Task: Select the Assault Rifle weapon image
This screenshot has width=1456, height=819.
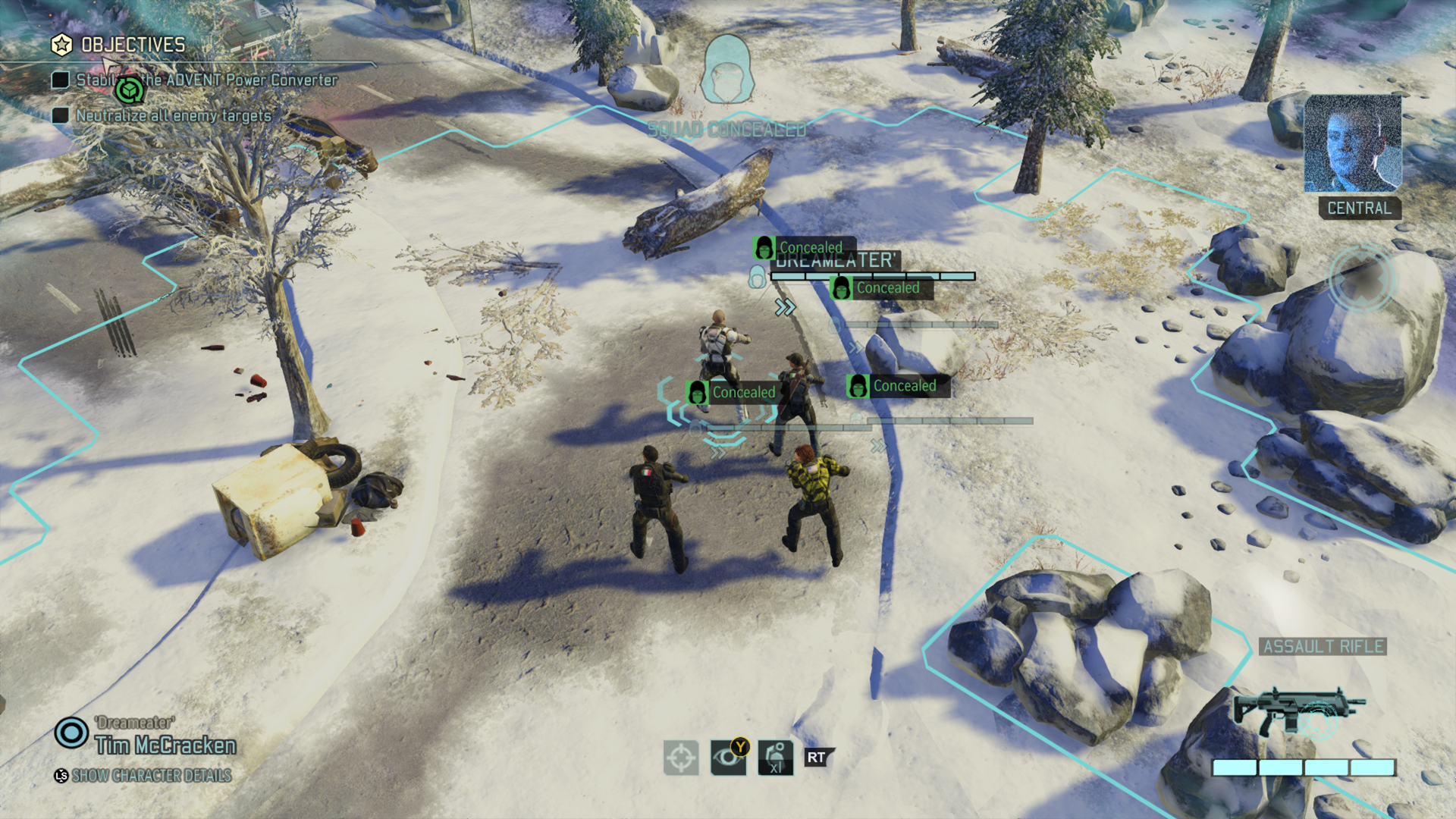Action: (x=1298, y=711)
